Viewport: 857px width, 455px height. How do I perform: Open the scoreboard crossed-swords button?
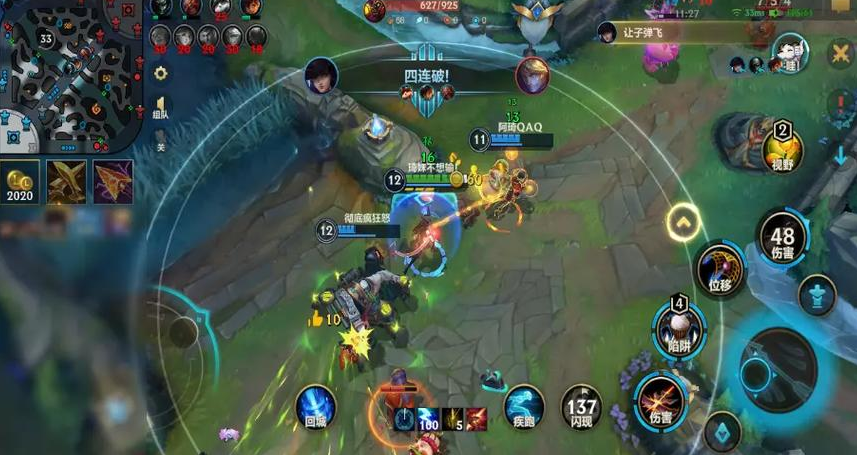pyautogui.click(x=840, y=52)
